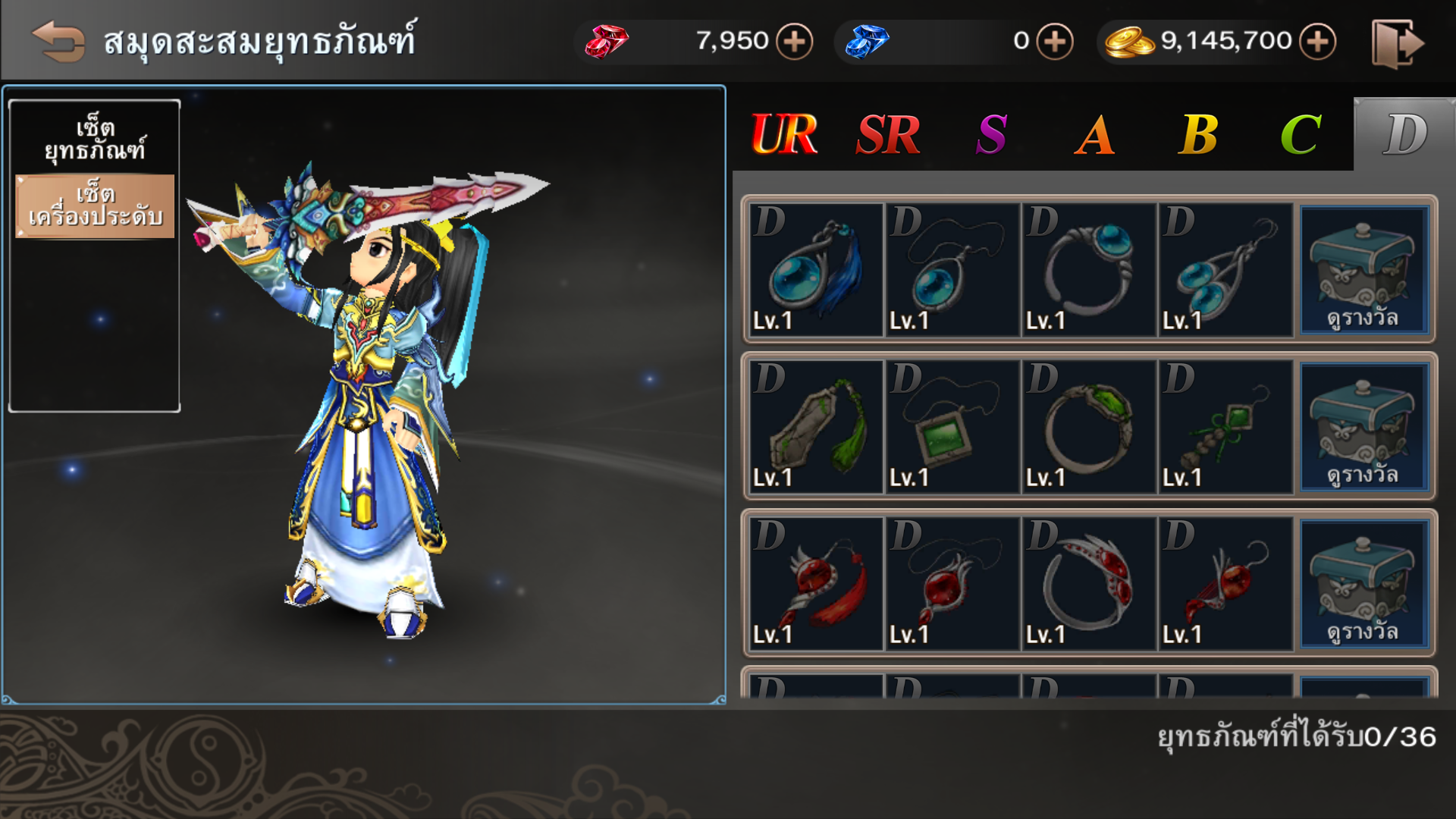This screenshot has width=1456, height=819.
Task: Switch to the C rank tab
Action: click(x=1301, y=135)
